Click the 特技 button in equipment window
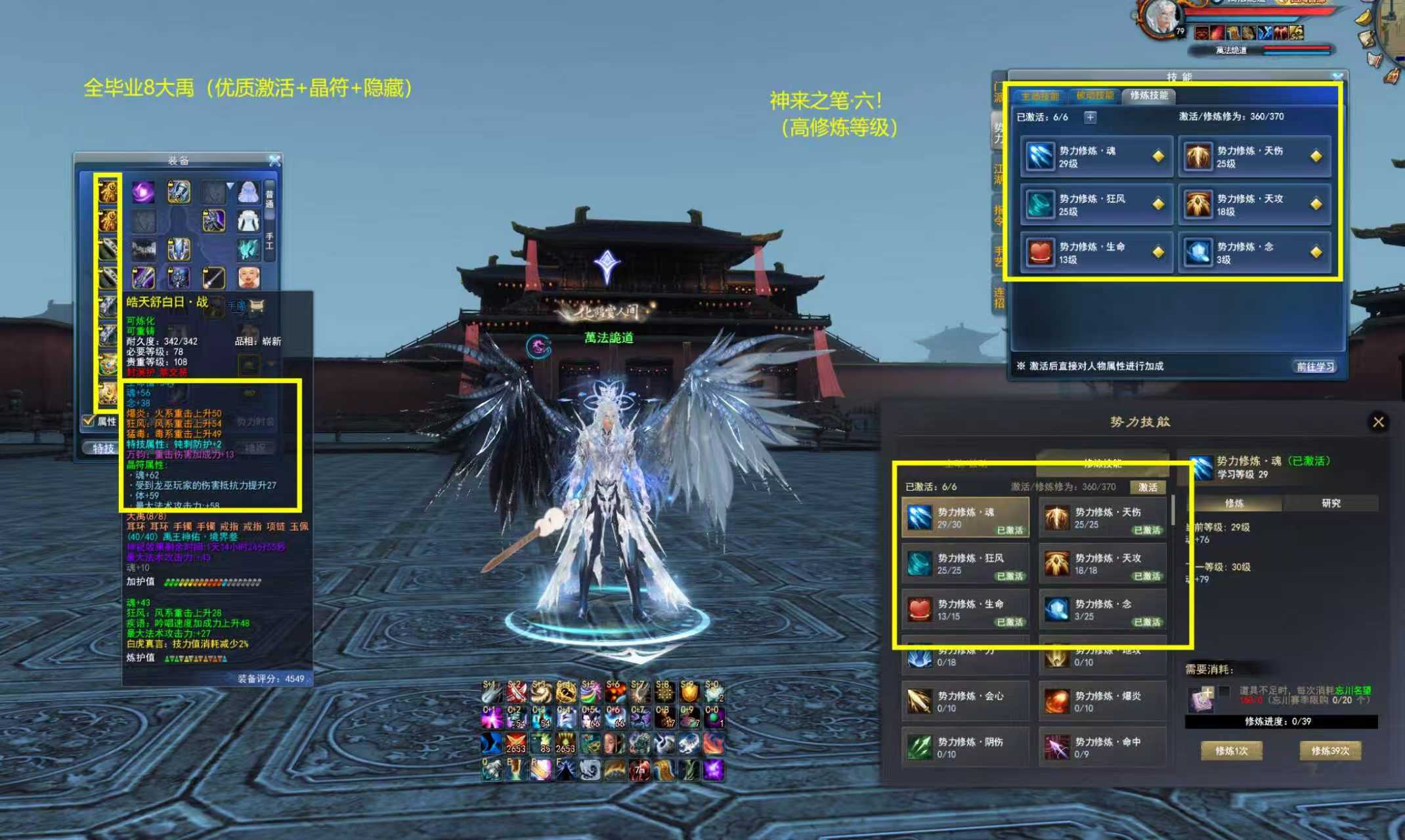The image size is (1405, 840). tap(103, 448)
